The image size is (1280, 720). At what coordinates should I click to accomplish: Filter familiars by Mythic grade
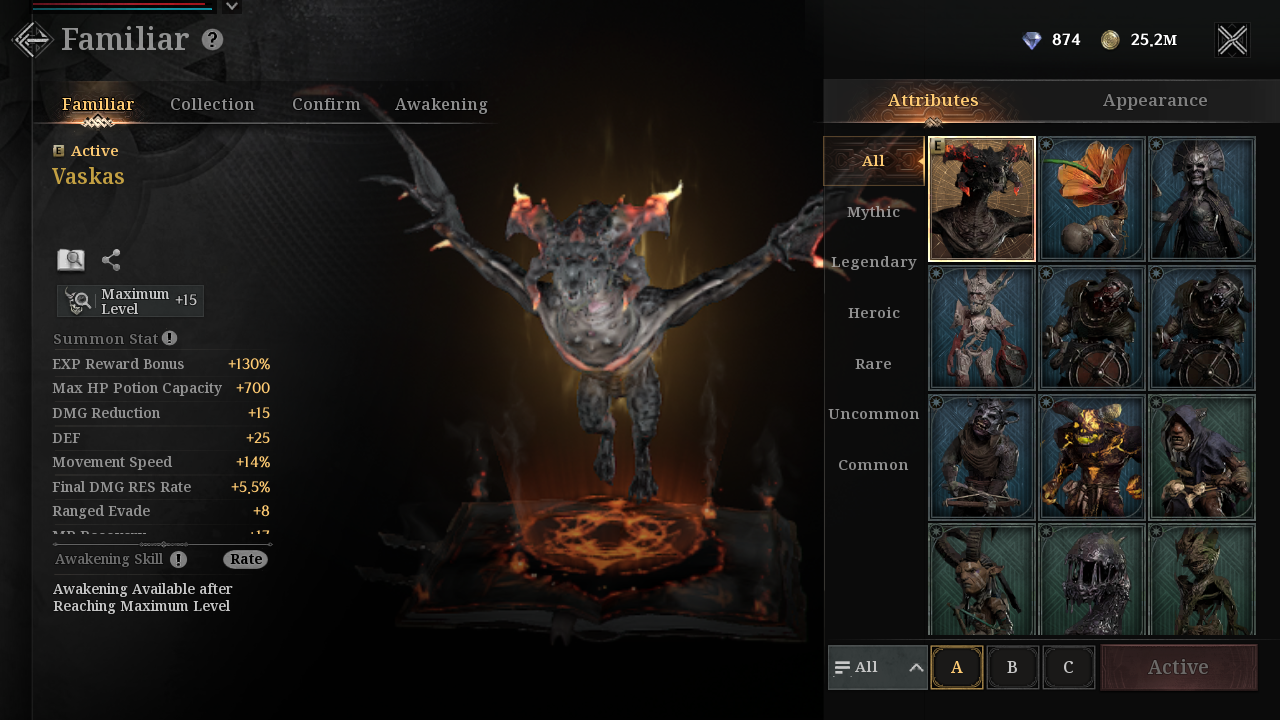coord(873,212)
